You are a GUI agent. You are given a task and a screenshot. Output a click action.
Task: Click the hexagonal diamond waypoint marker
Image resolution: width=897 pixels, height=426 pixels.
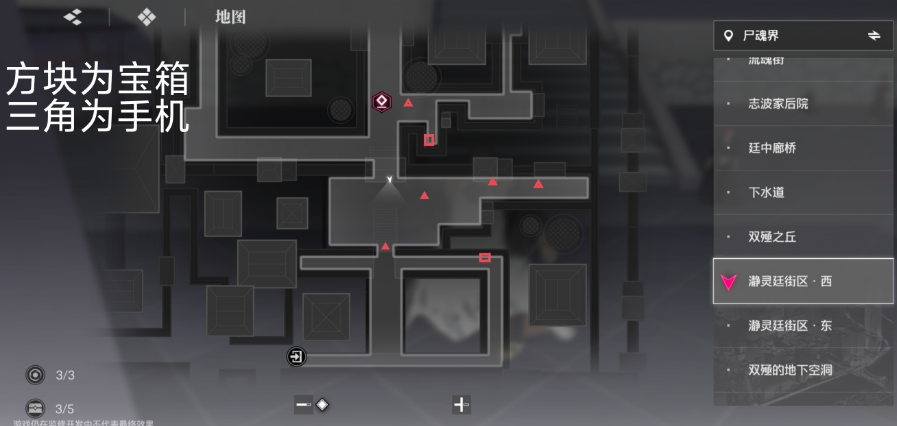tap(381, 100)
